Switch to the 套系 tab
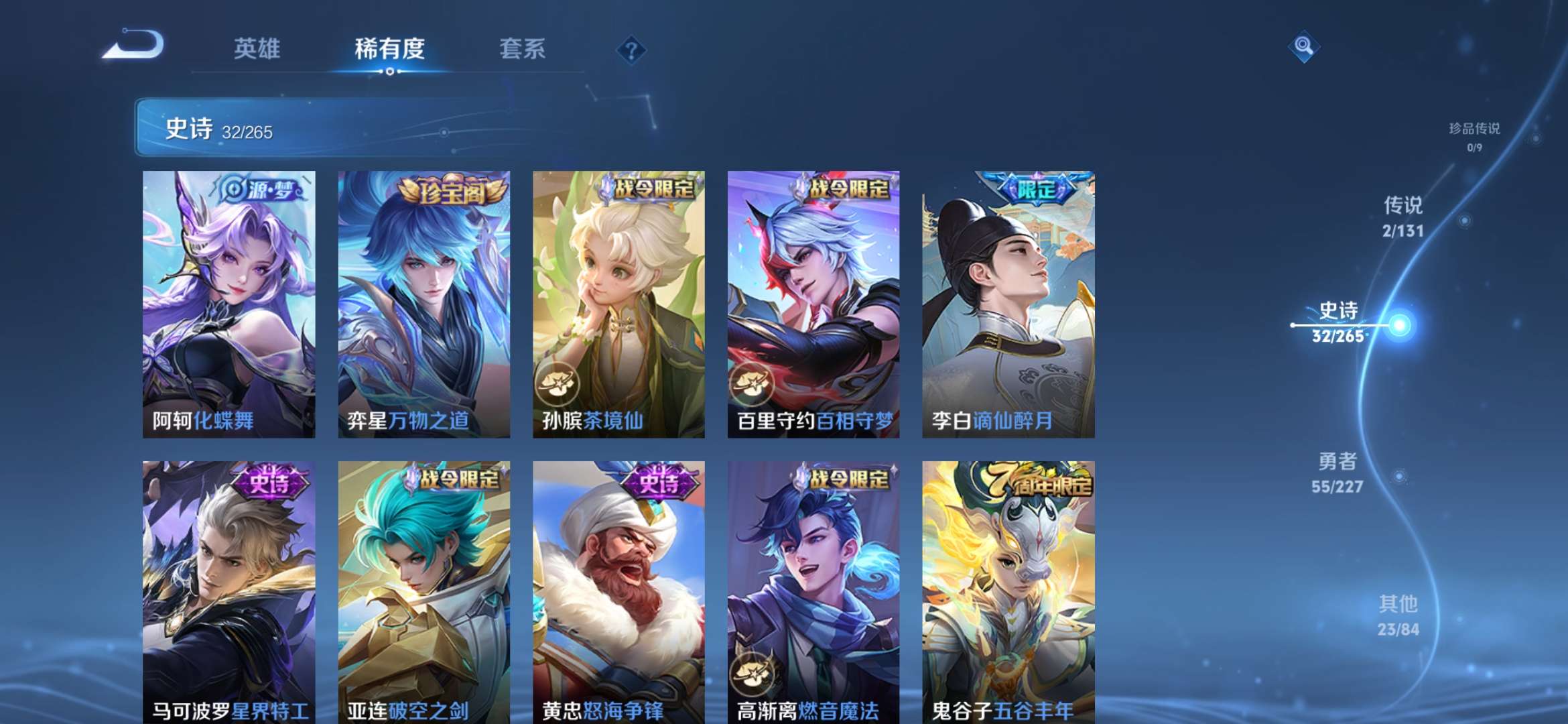This screenshot has height=724, width=1568. point(522,48)
